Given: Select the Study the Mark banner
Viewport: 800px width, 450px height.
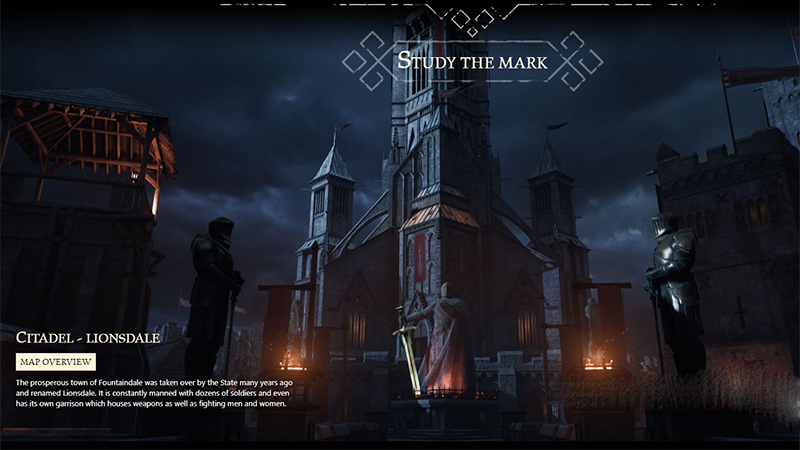Looking at the screenshot, I should click(x=474, y=61).
